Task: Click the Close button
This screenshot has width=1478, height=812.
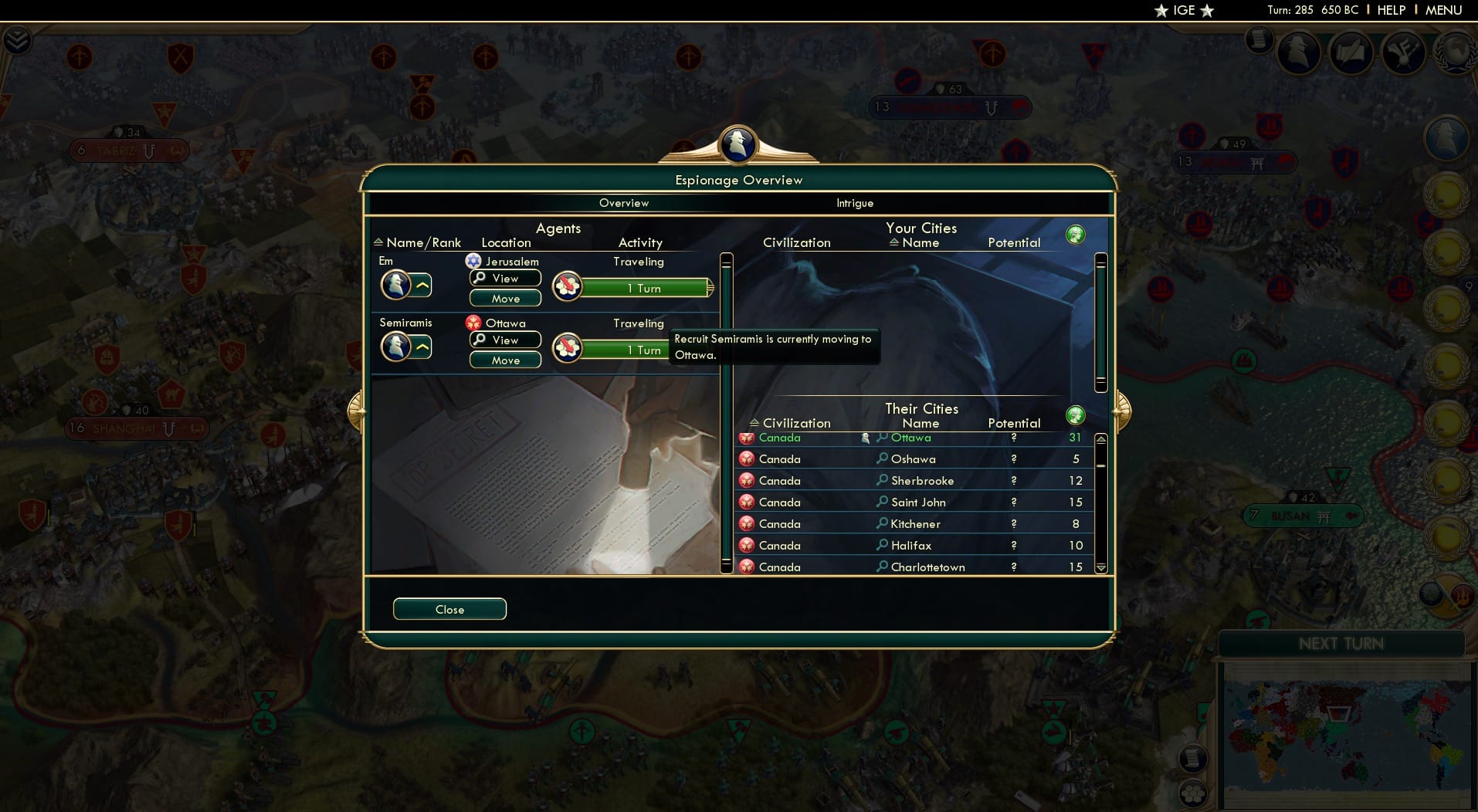Action: pos(449,609)
